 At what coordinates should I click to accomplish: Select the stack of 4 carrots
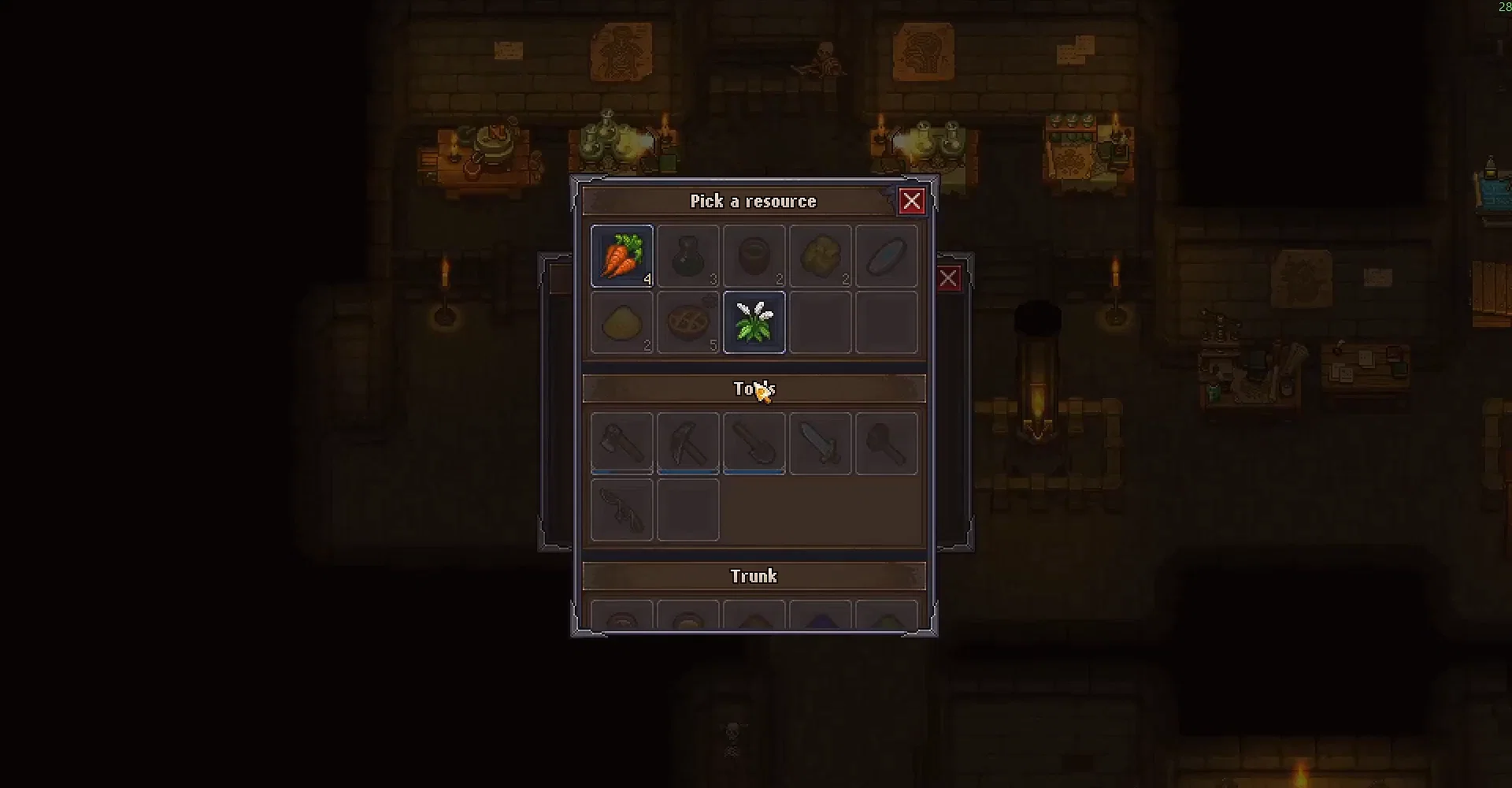tap(621, 255)
